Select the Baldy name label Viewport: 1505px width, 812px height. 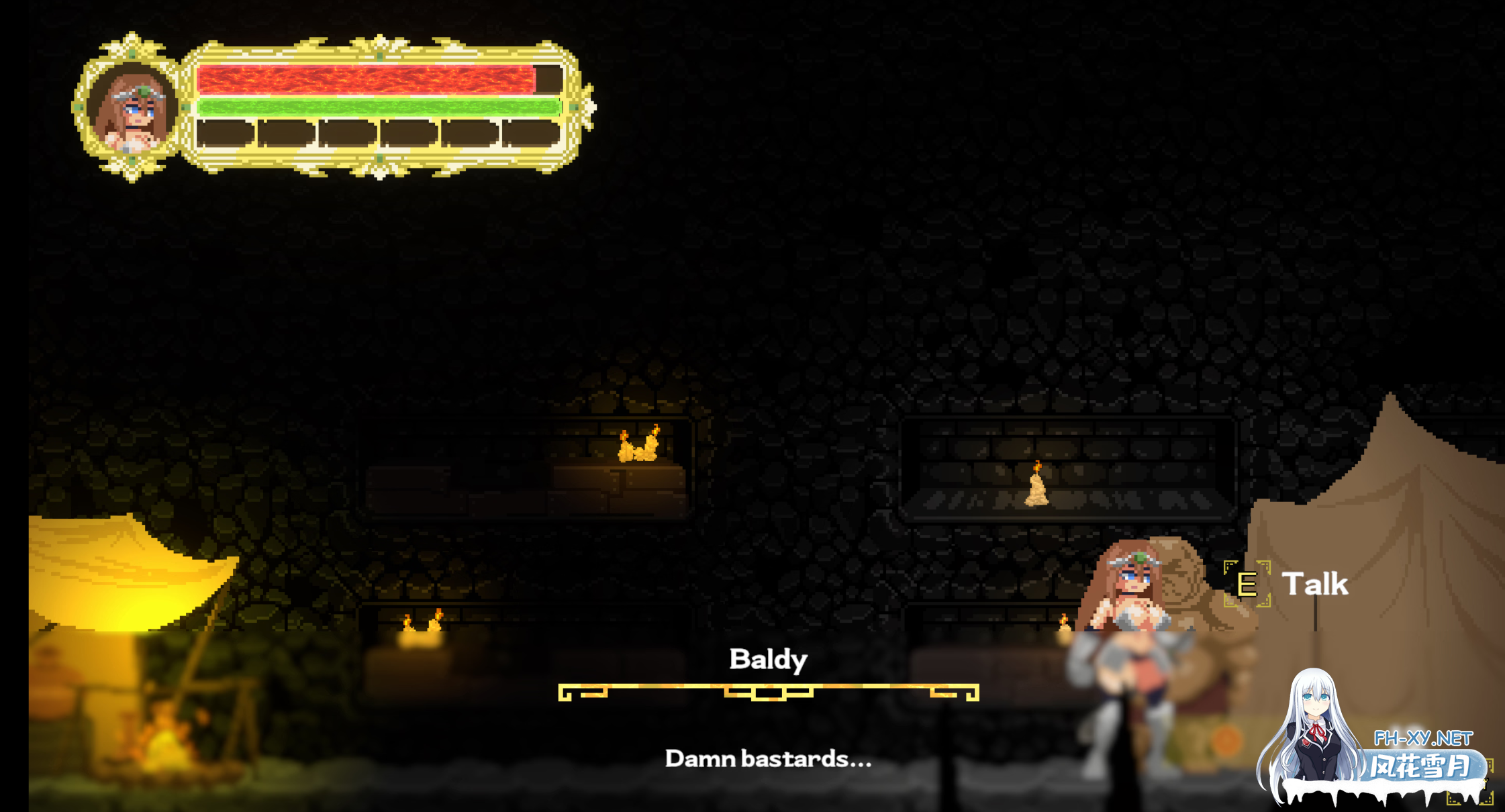point(767,660)
